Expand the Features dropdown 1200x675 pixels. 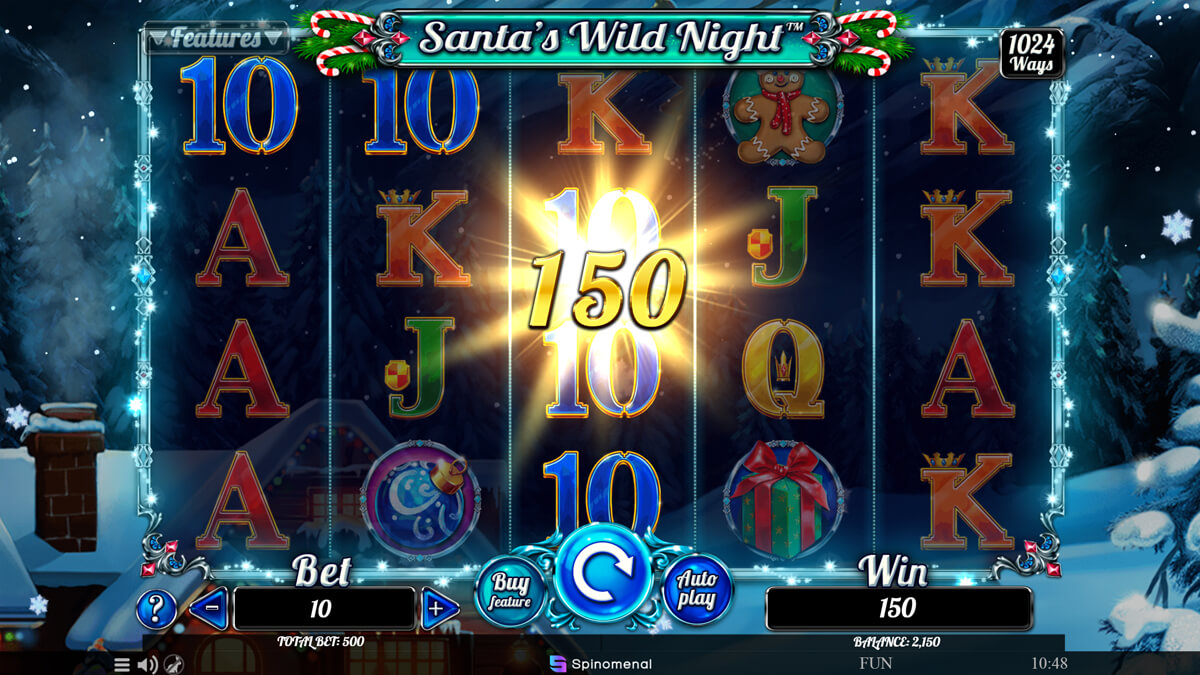click(x=216, y=39)
